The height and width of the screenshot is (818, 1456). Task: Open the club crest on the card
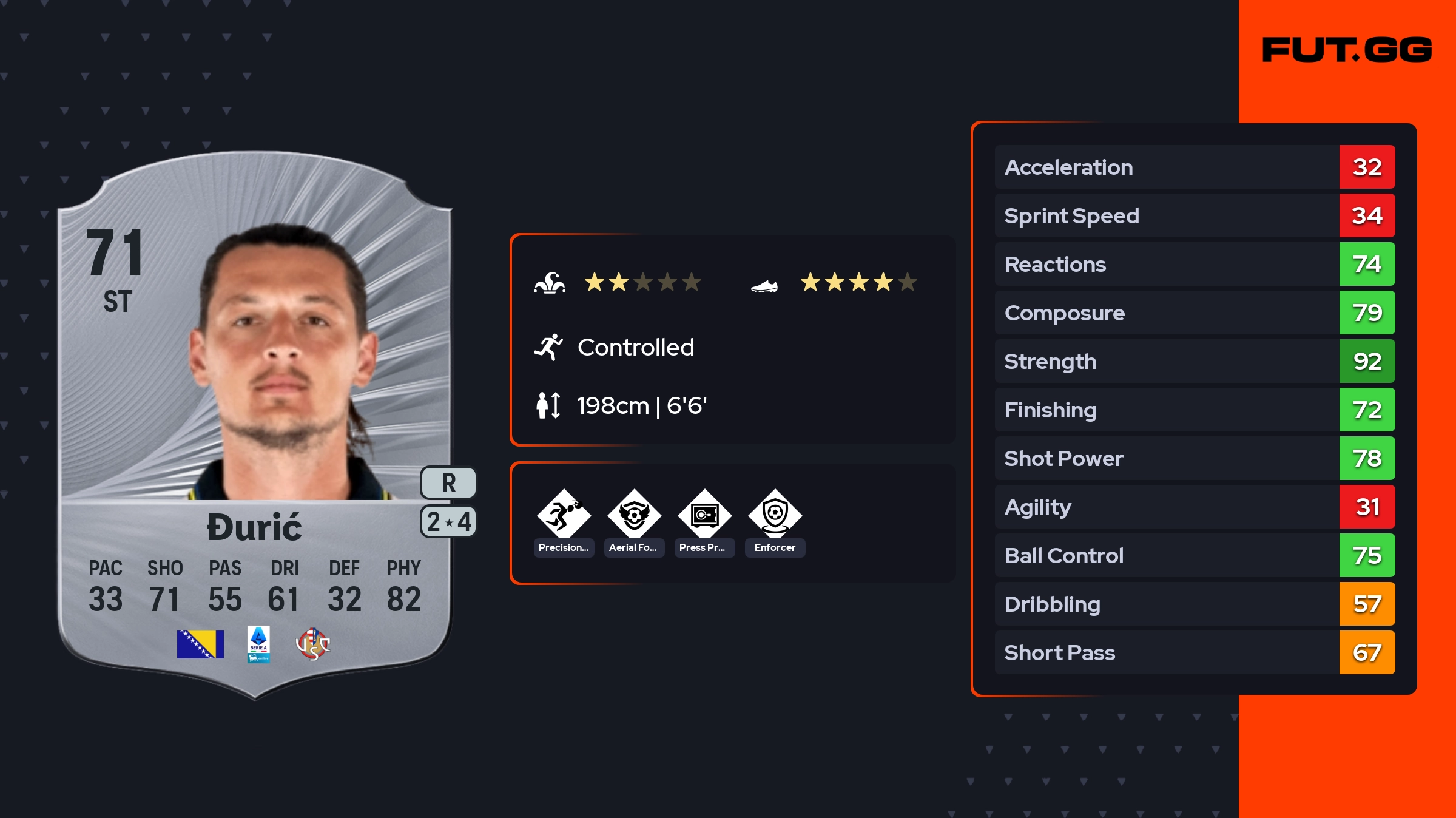(x=312, y=644)
